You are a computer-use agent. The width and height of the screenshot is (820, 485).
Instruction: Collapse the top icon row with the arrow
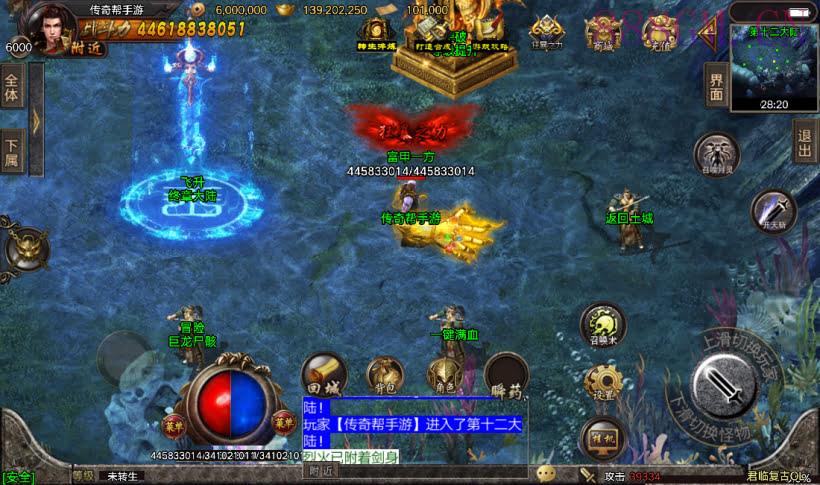(x=709, y=35)
